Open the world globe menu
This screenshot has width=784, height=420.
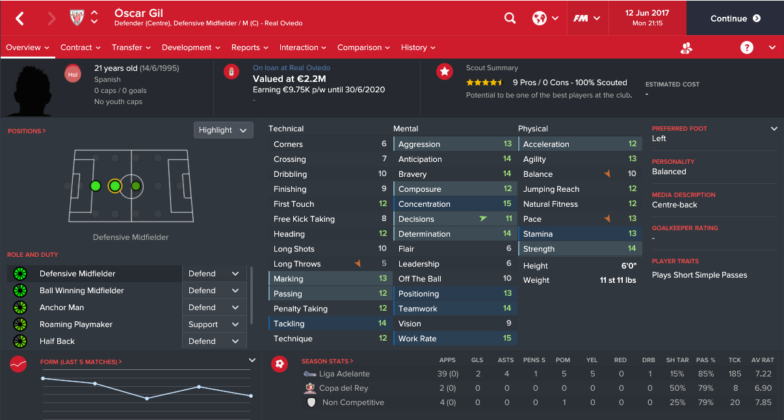[x=543, y=18]
